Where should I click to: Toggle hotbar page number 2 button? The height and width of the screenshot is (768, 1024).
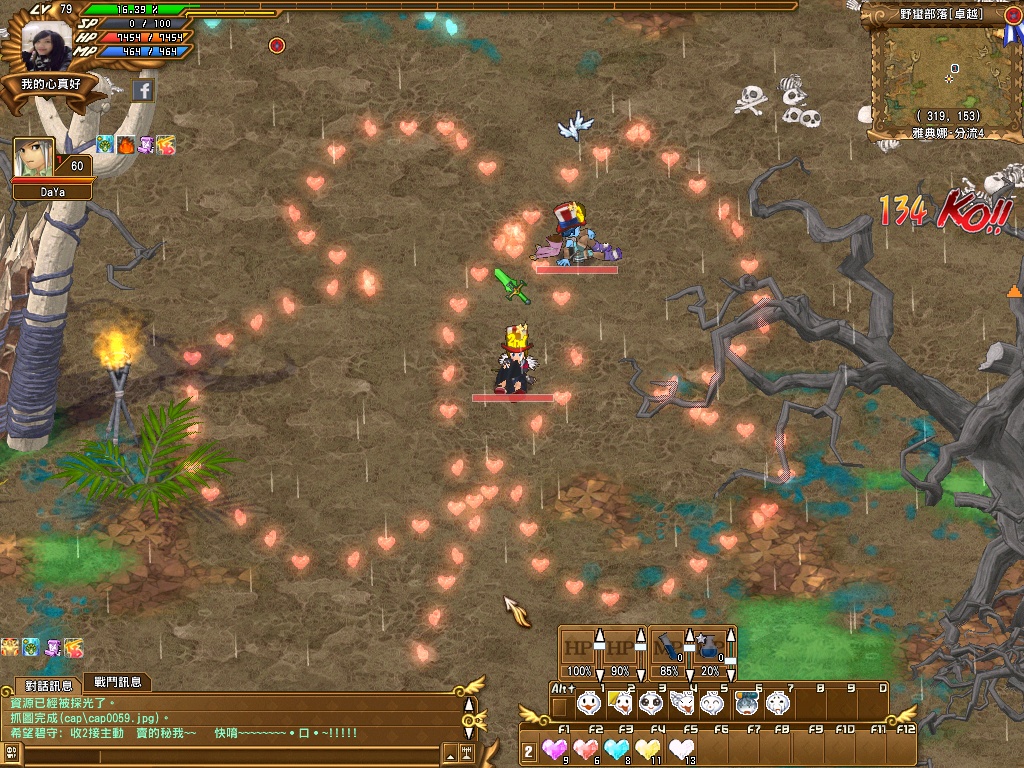(529, 751)
